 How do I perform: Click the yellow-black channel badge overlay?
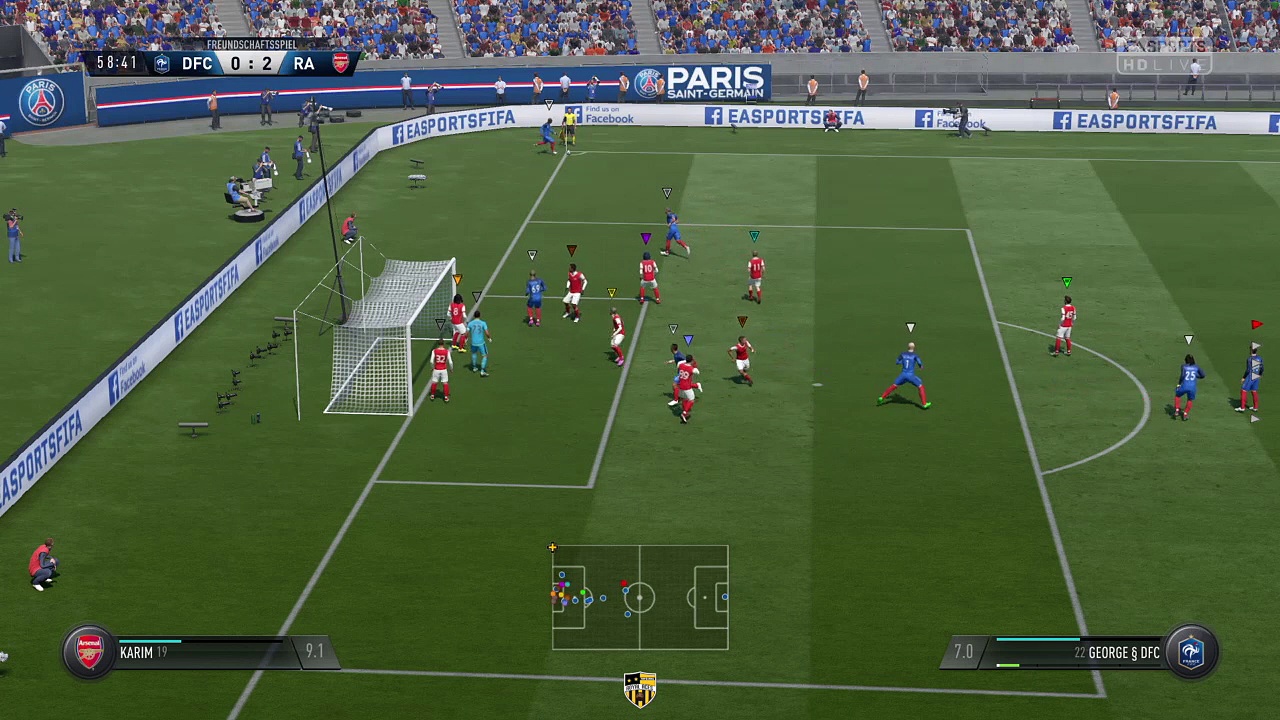(x=640, y=689)
